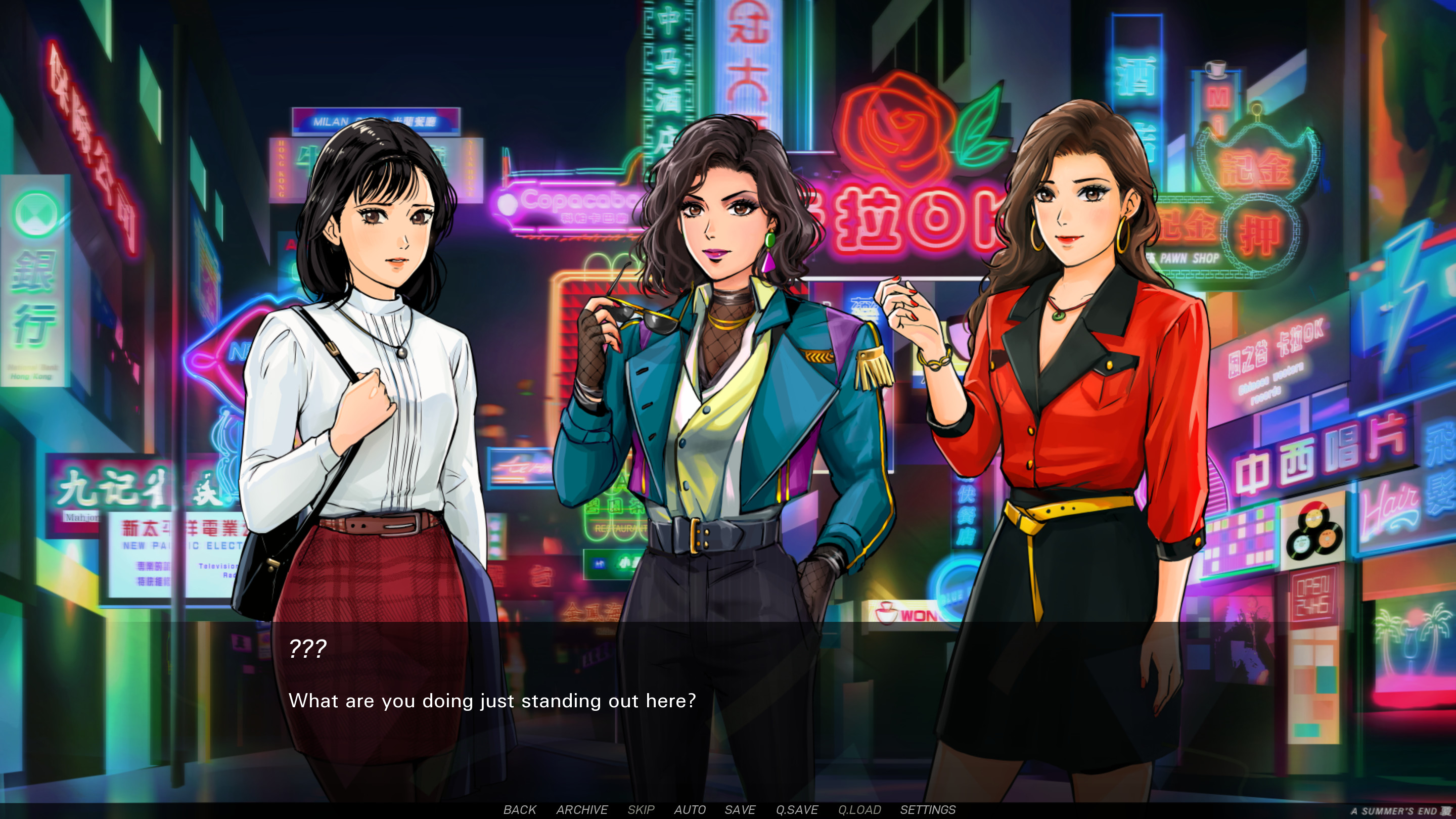Quick load using Q.LOAD

click(x=859, y=810)
